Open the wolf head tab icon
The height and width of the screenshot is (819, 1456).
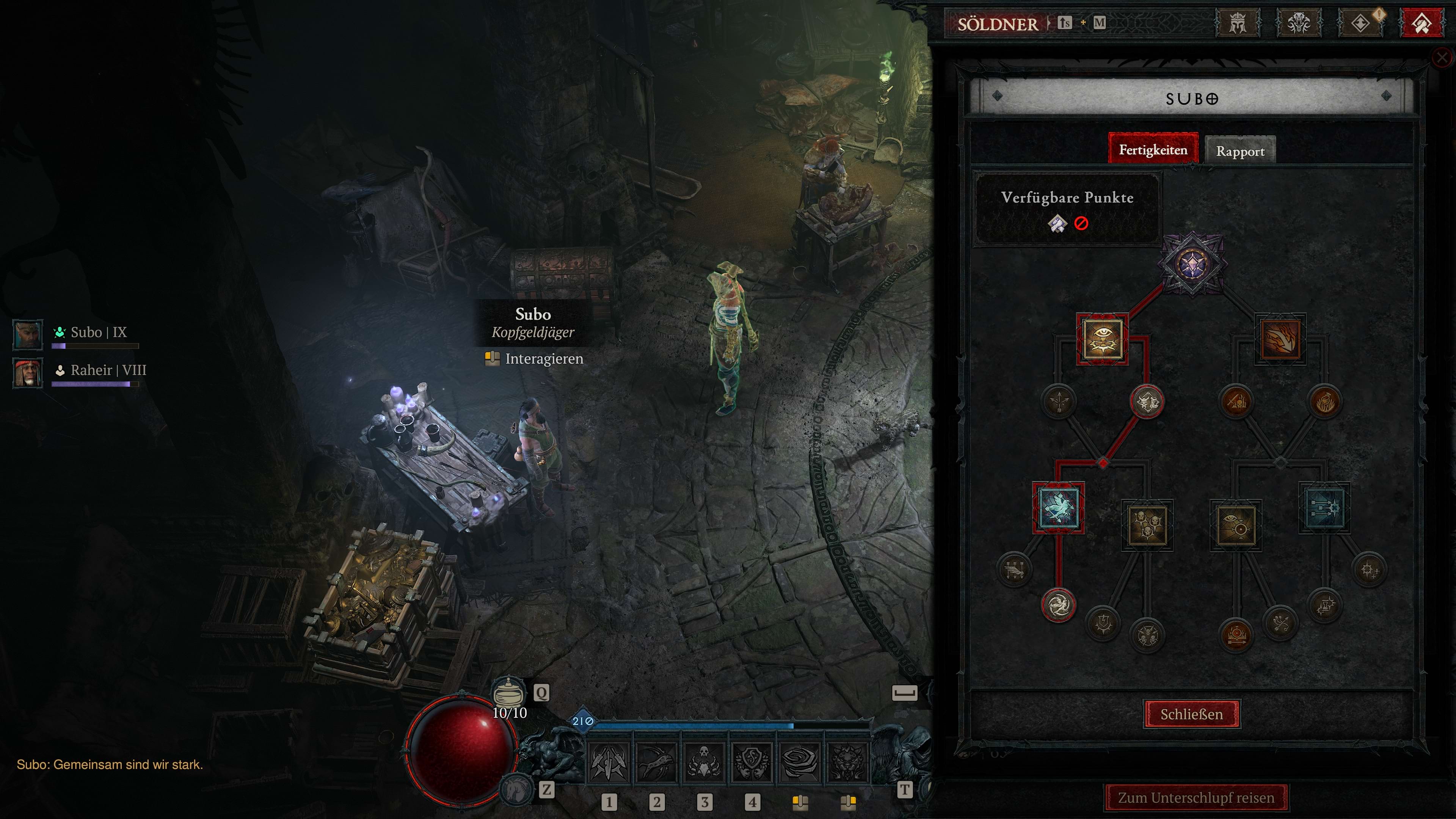1298,24
